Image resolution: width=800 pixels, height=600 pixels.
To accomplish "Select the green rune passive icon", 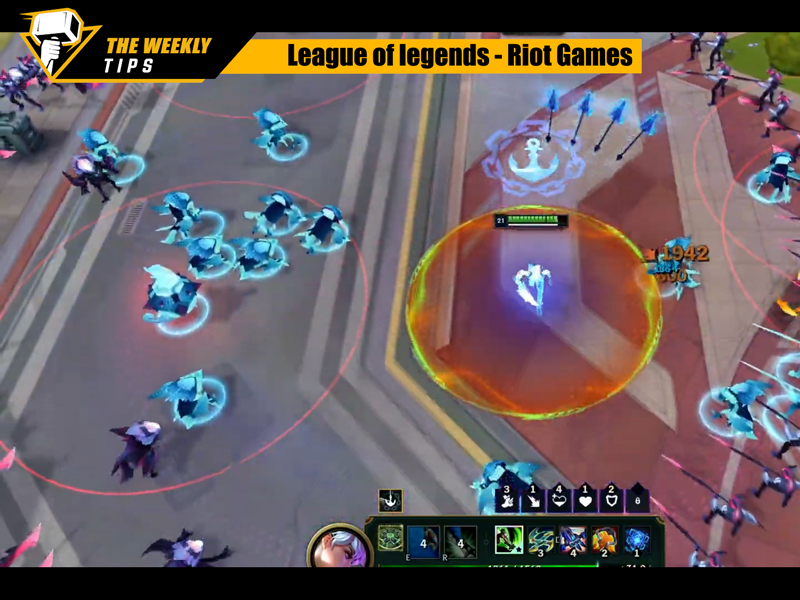I will (390, 540).
